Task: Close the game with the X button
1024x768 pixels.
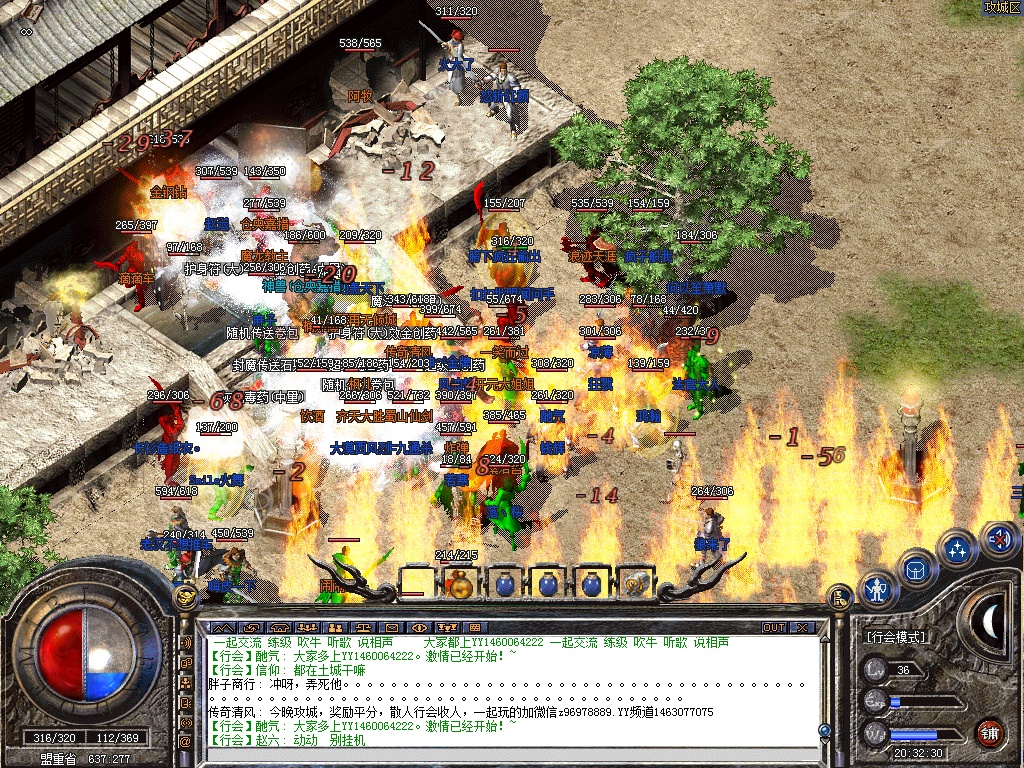Action: coord(802,627)
